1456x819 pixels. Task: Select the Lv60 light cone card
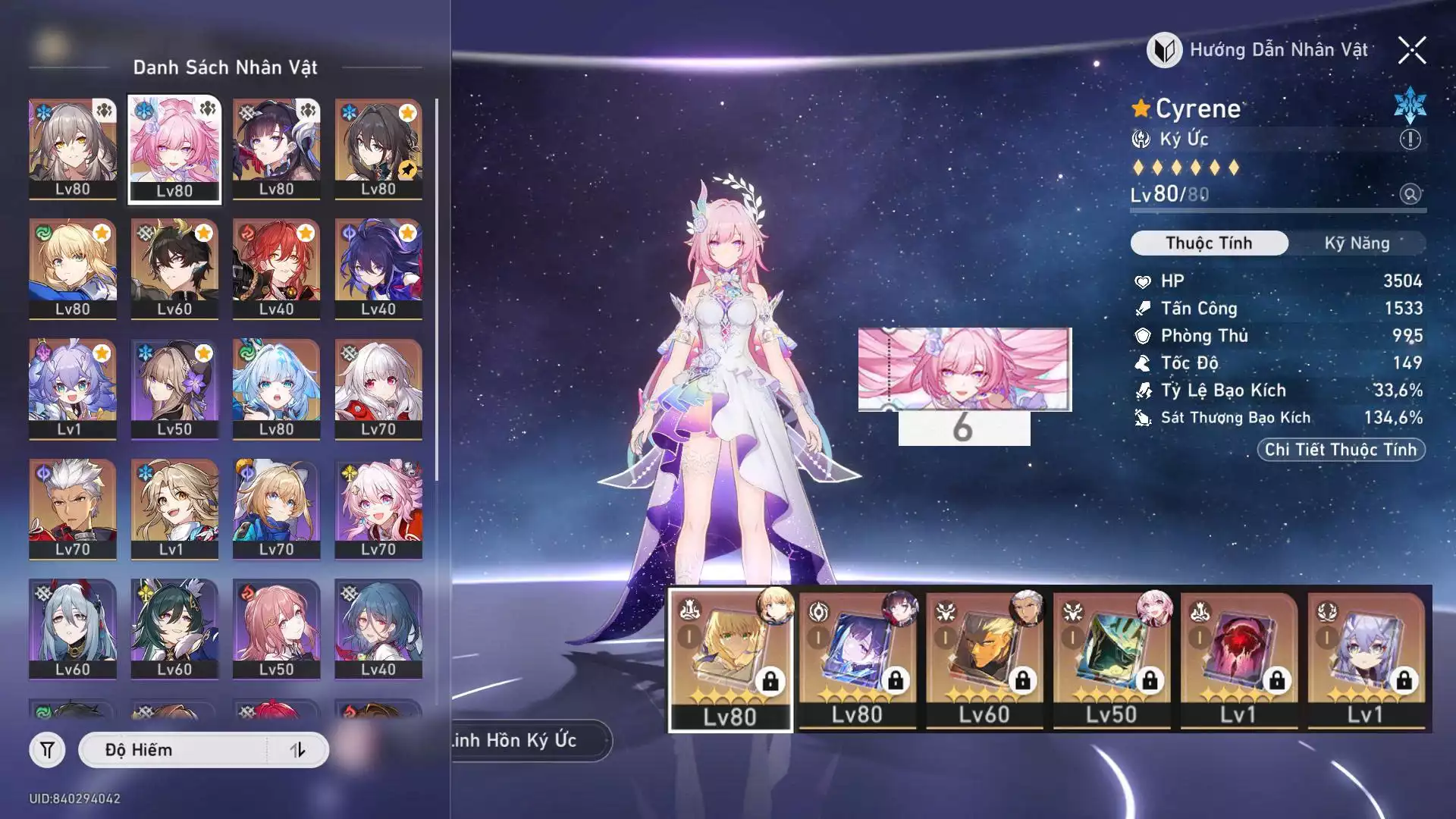984,658
